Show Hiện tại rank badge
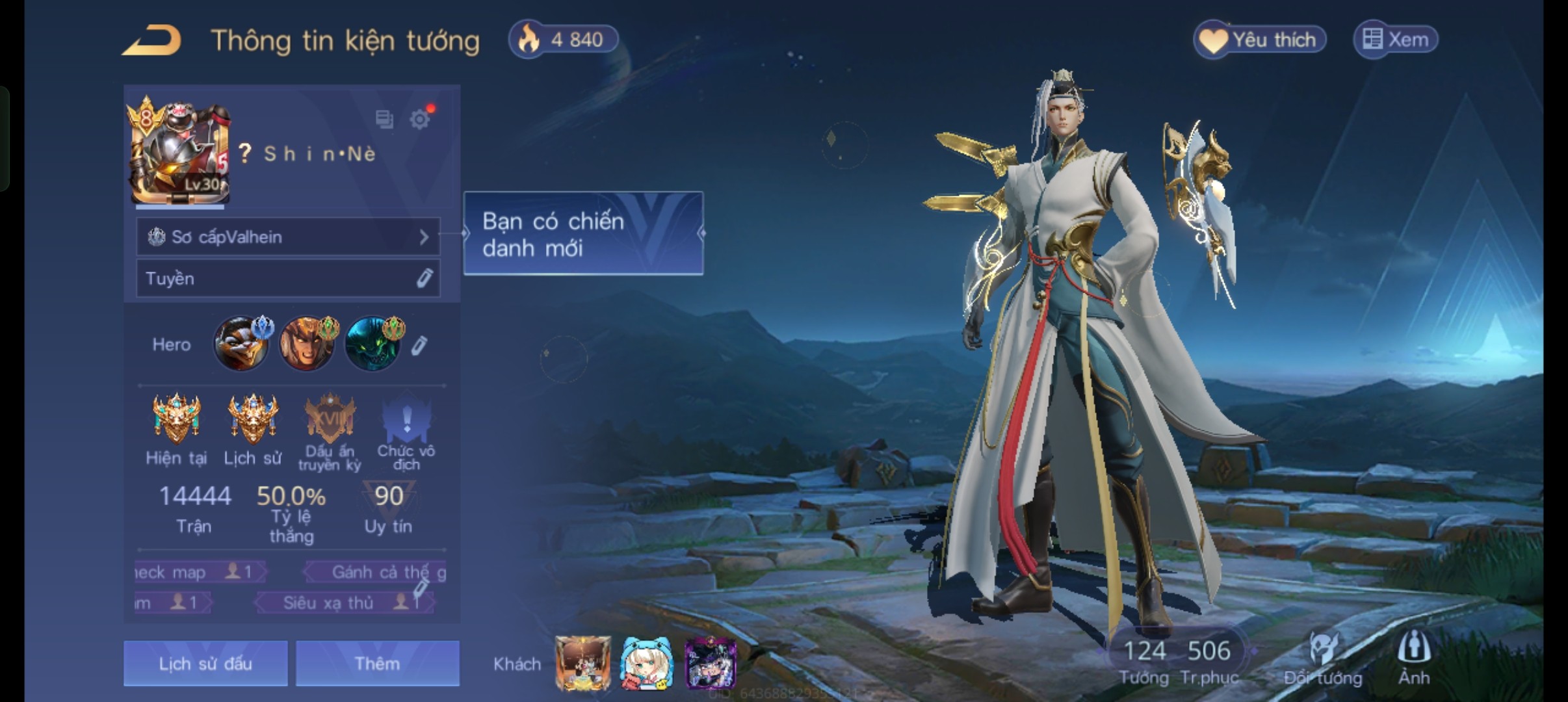The image size is (1568, 702). click(176, 418)
